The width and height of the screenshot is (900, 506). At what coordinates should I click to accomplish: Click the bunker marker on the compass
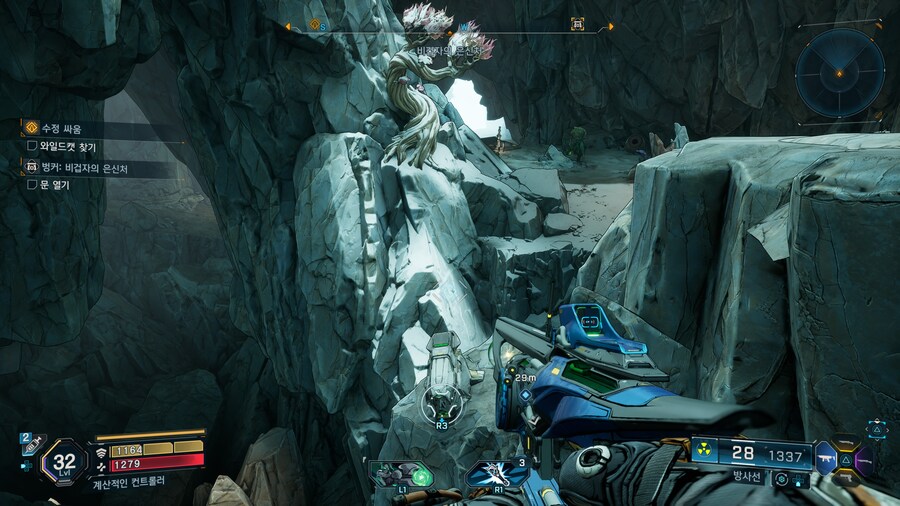point(577,24)
